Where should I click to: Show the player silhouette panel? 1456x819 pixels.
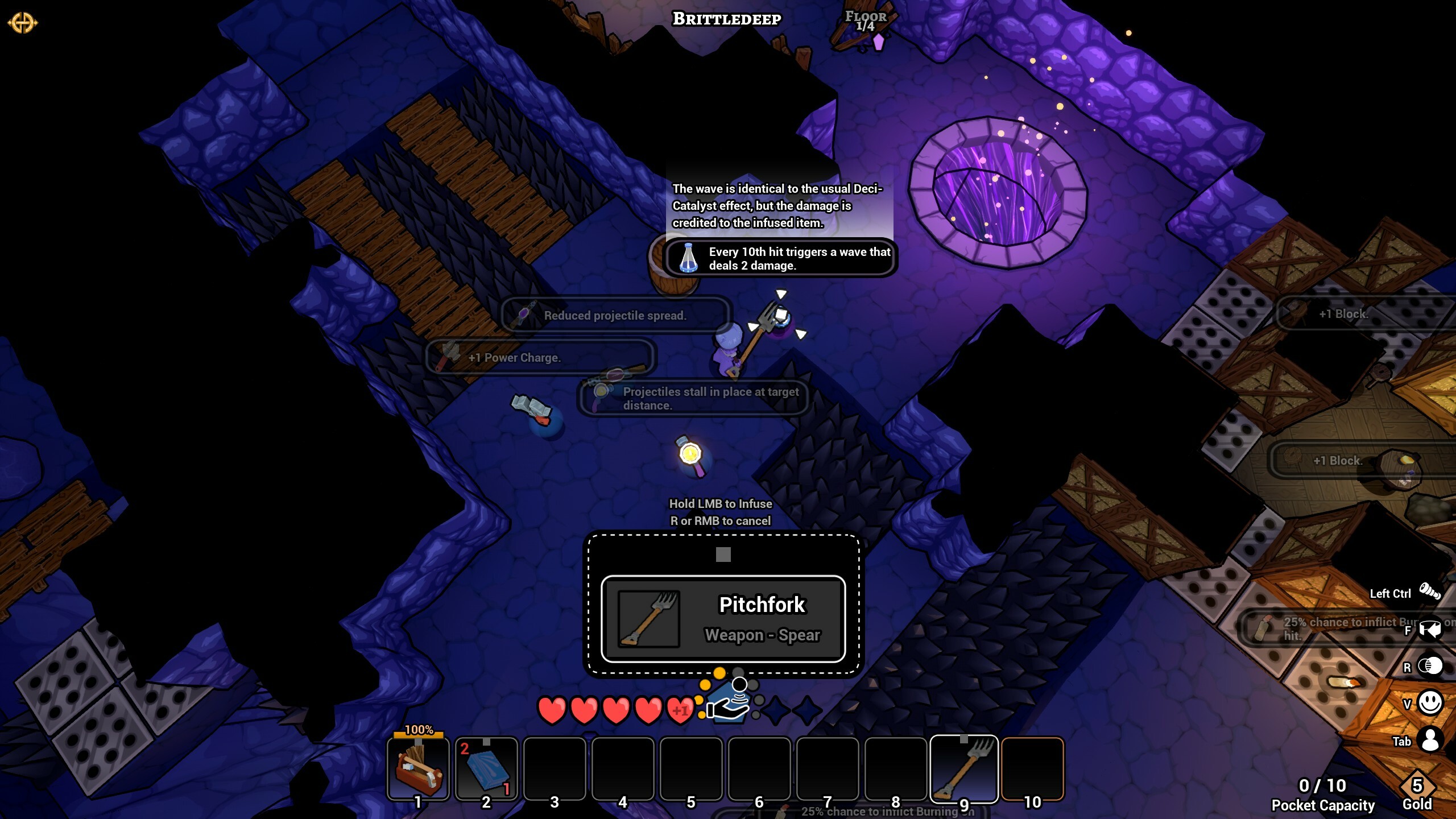coord(1430,740)
